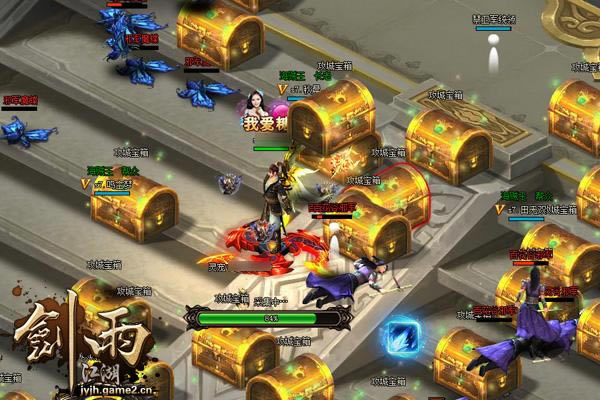Screen dimensions: 600x400
Task: Activate the glowing blue claw skill icon
Action: [x=404, y=333]
